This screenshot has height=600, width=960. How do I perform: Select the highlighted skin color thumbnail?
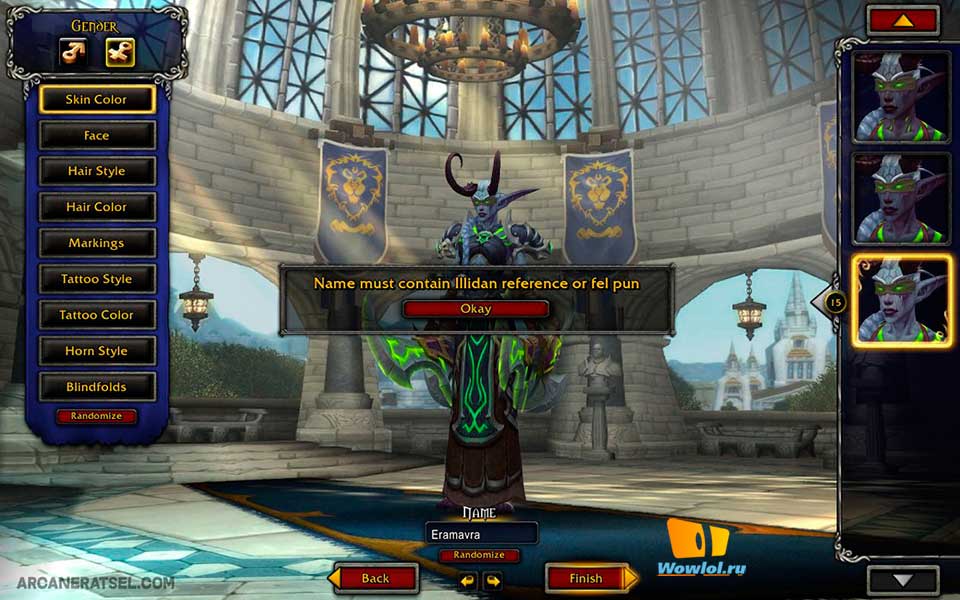point(901,300)
